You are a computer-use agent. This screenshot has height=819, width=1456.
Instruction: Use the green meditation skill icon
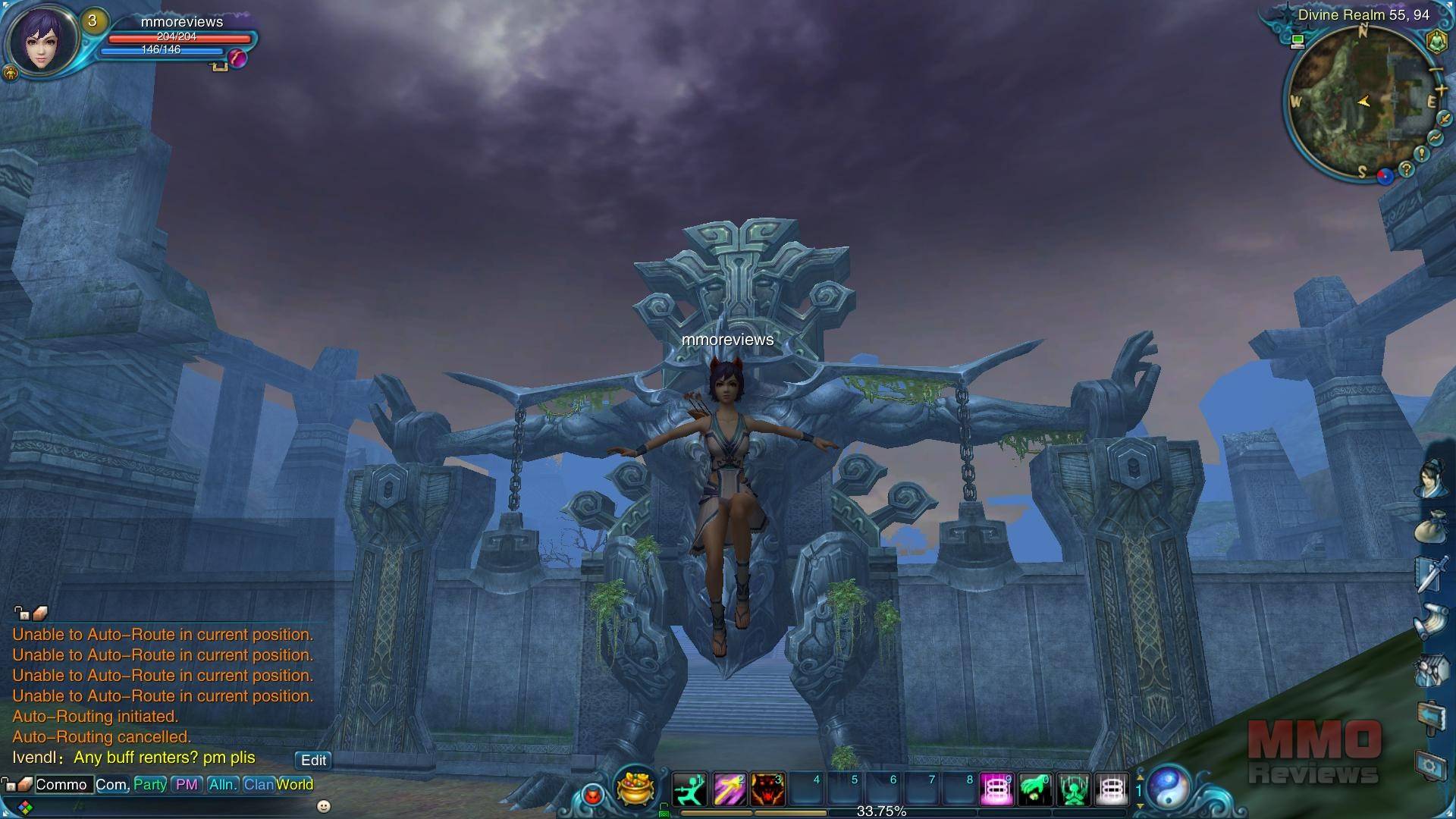pyautogui.click(x=1073, y=789)
